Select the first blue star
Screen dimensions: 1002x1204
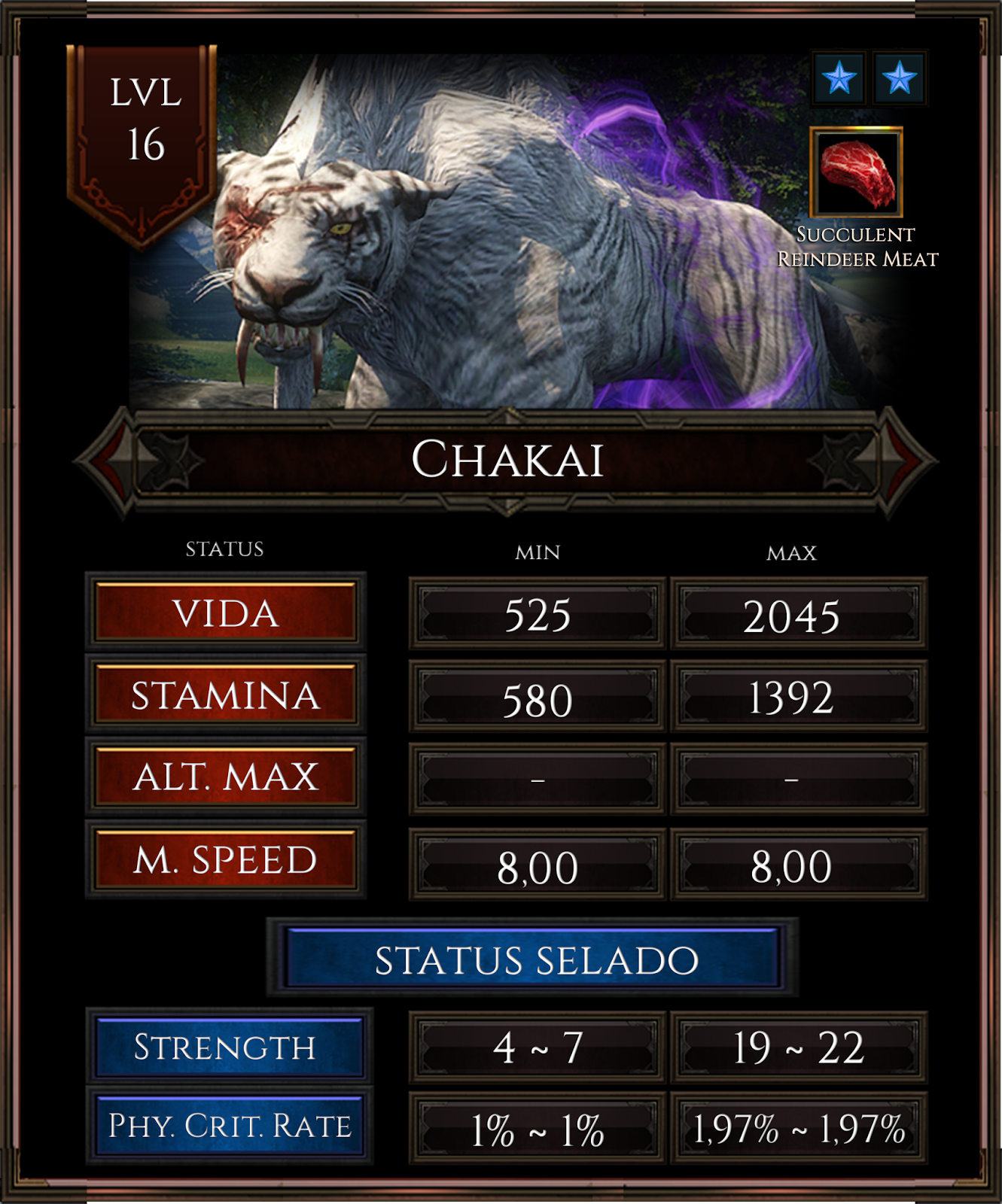click(x=838, y=78)
